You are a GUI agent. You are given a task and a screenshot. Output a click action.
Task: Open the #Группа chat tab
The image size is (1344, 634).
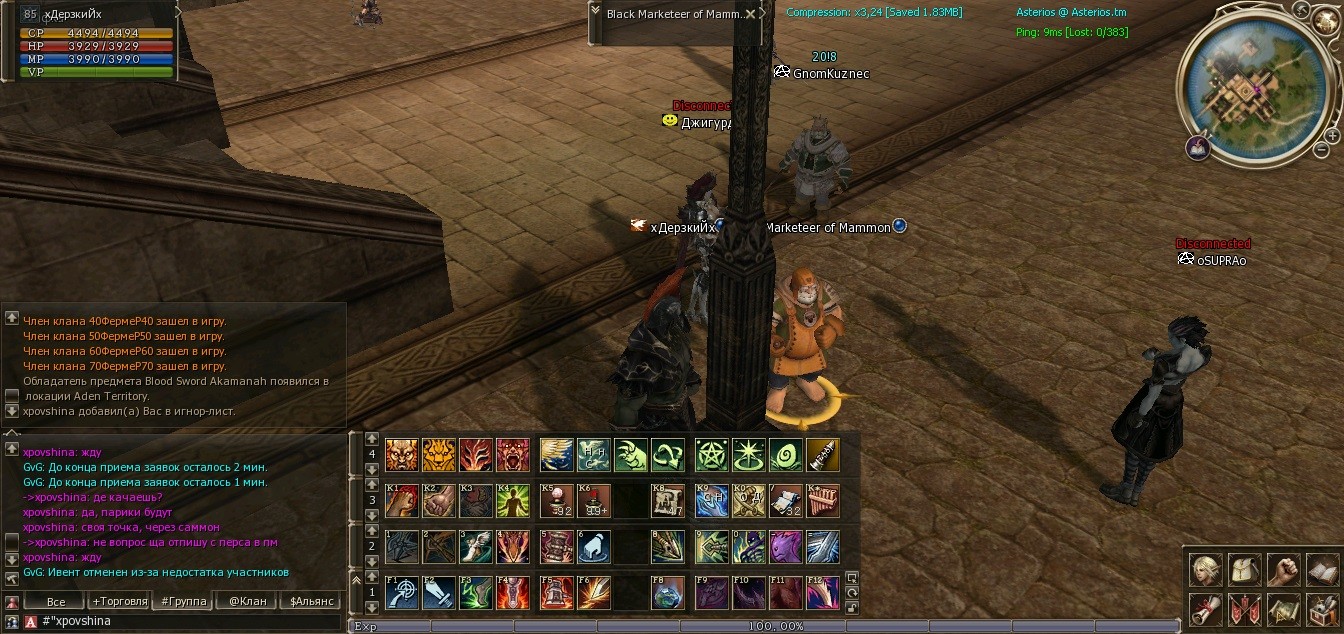click(x=183, y=601)
